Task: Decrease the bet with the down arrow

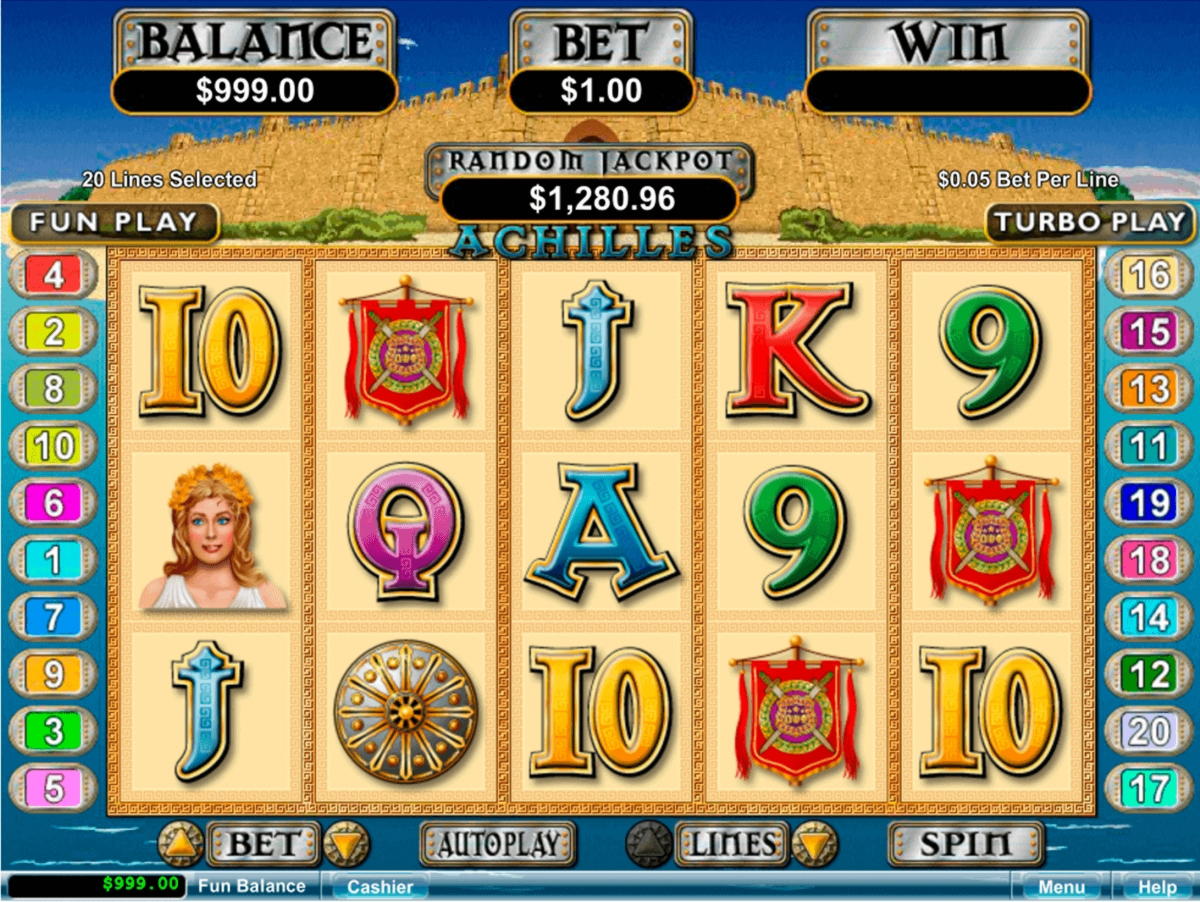Action: [x=342, y=845]
